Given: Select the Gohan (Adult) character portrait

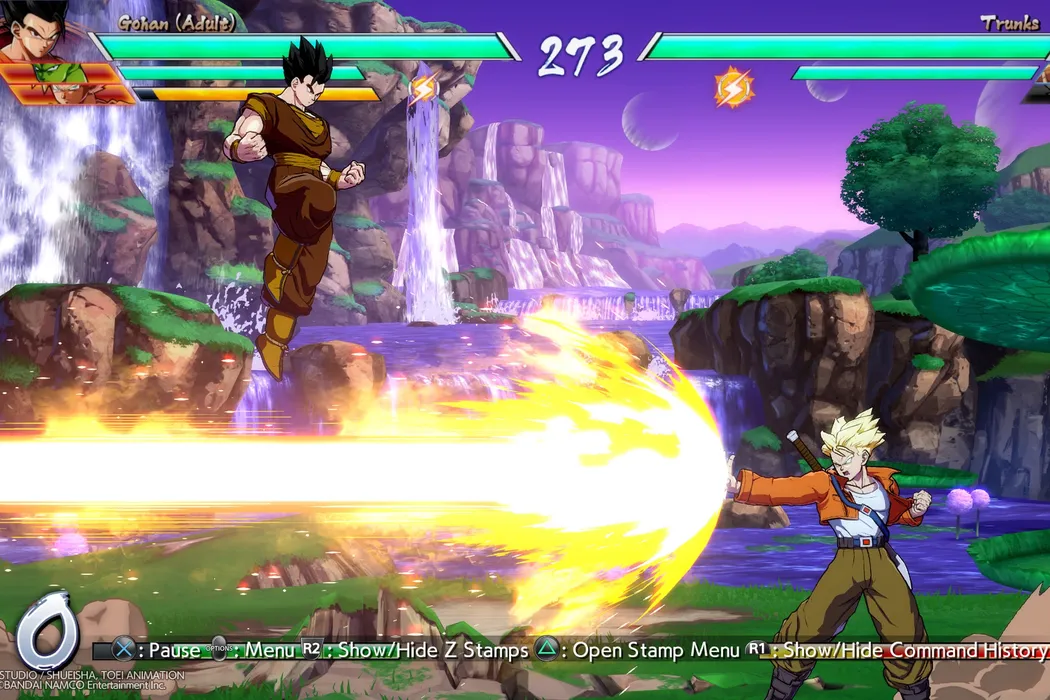Looking at the screenshot, I should [x=35, y=30].
